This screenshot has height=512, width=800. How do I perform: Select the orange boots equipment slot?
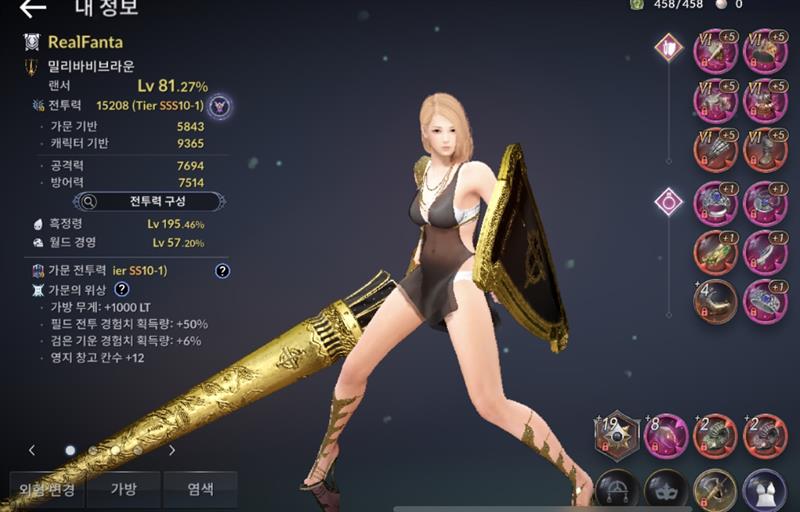point(765,150)
